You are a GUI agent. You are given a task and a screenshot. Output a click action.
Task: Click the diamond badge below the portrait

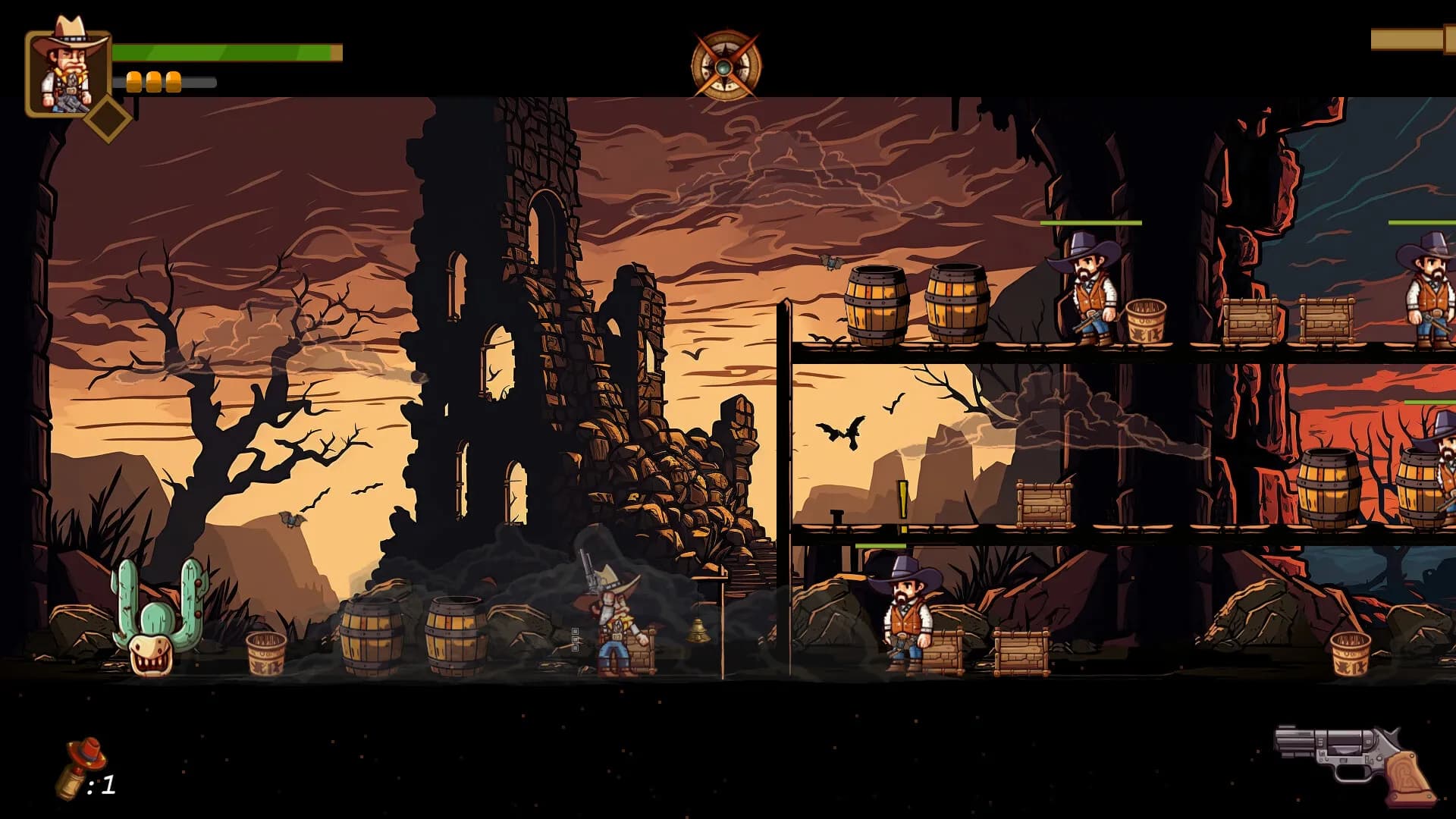(x=108, y=118)
